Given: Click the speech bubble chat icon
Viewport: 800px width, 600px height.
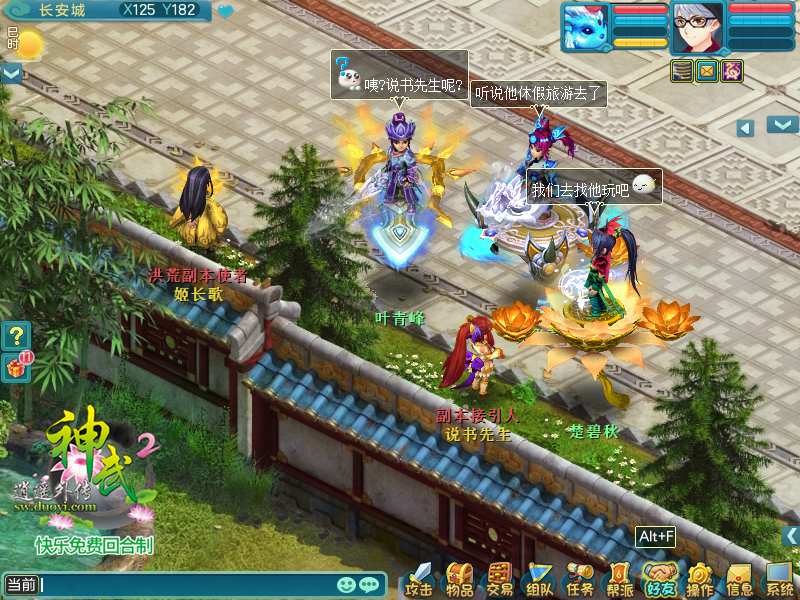Looking at the screenshot, I should (370, 584).
